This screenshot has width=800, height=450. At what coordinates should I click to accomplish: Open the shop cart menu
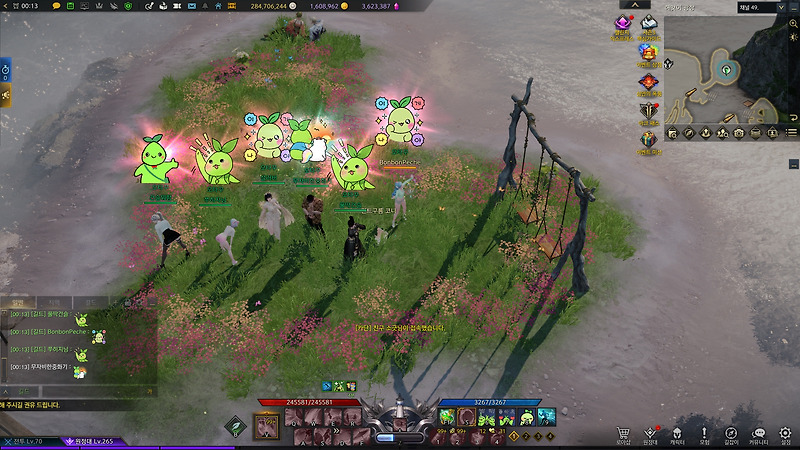tap(624, 434)
